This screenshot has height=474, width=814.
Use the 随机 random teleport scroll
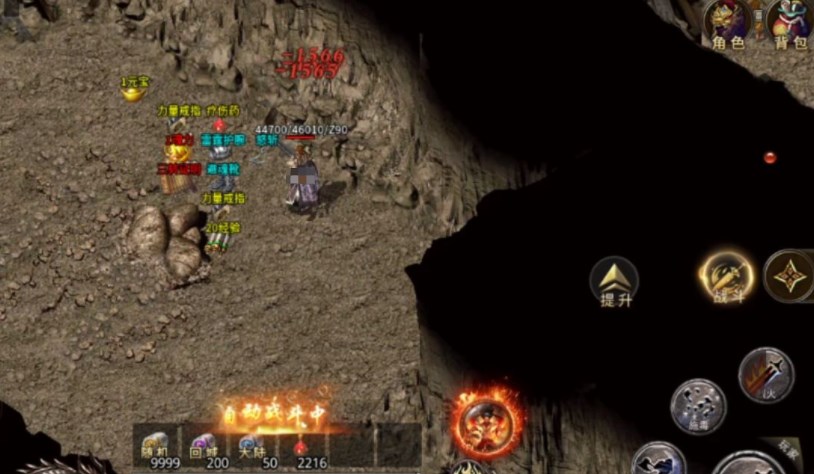tap(157, 447)
